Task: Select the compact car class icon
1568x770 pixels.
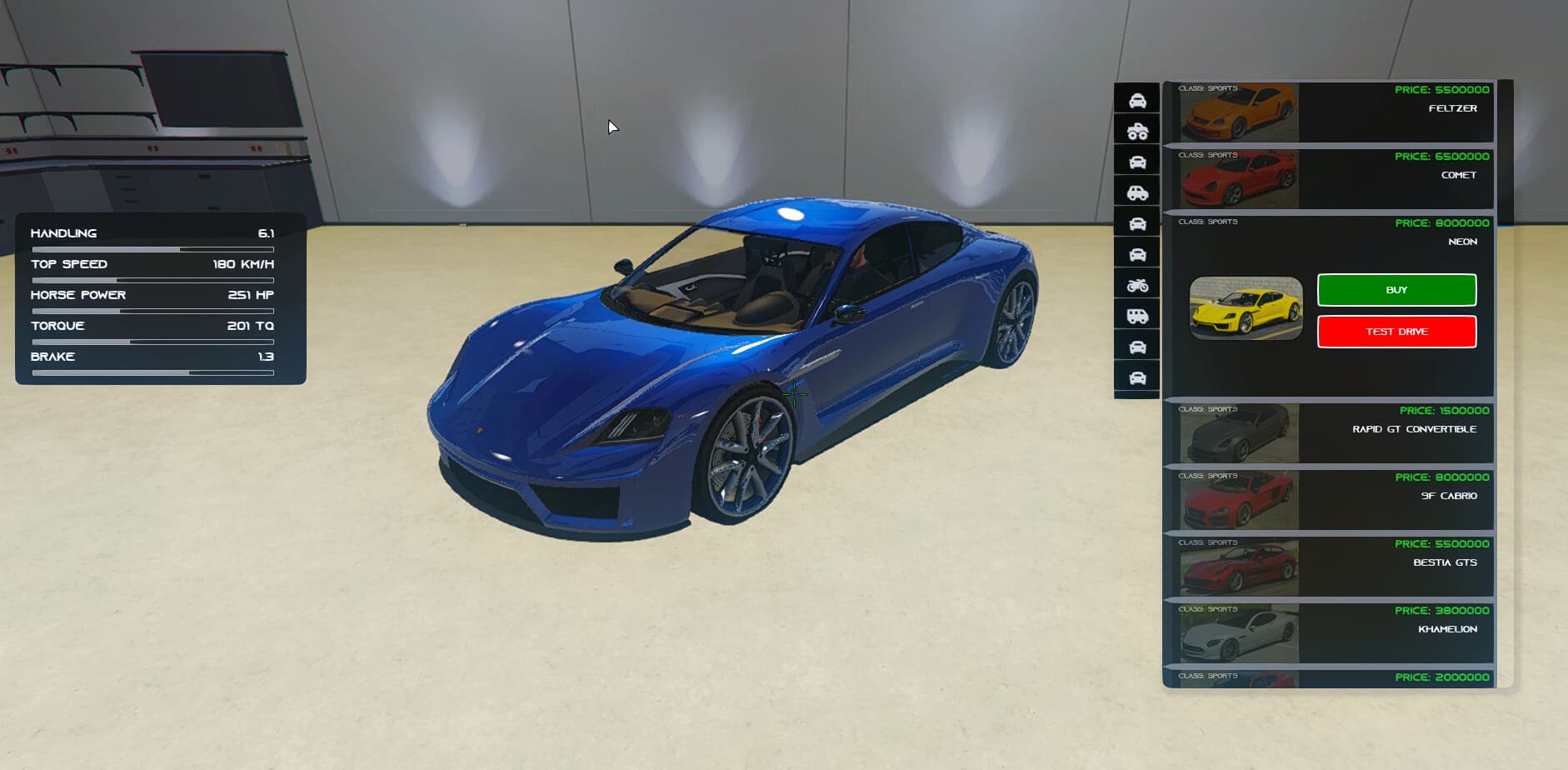Action: (1137, 191)
